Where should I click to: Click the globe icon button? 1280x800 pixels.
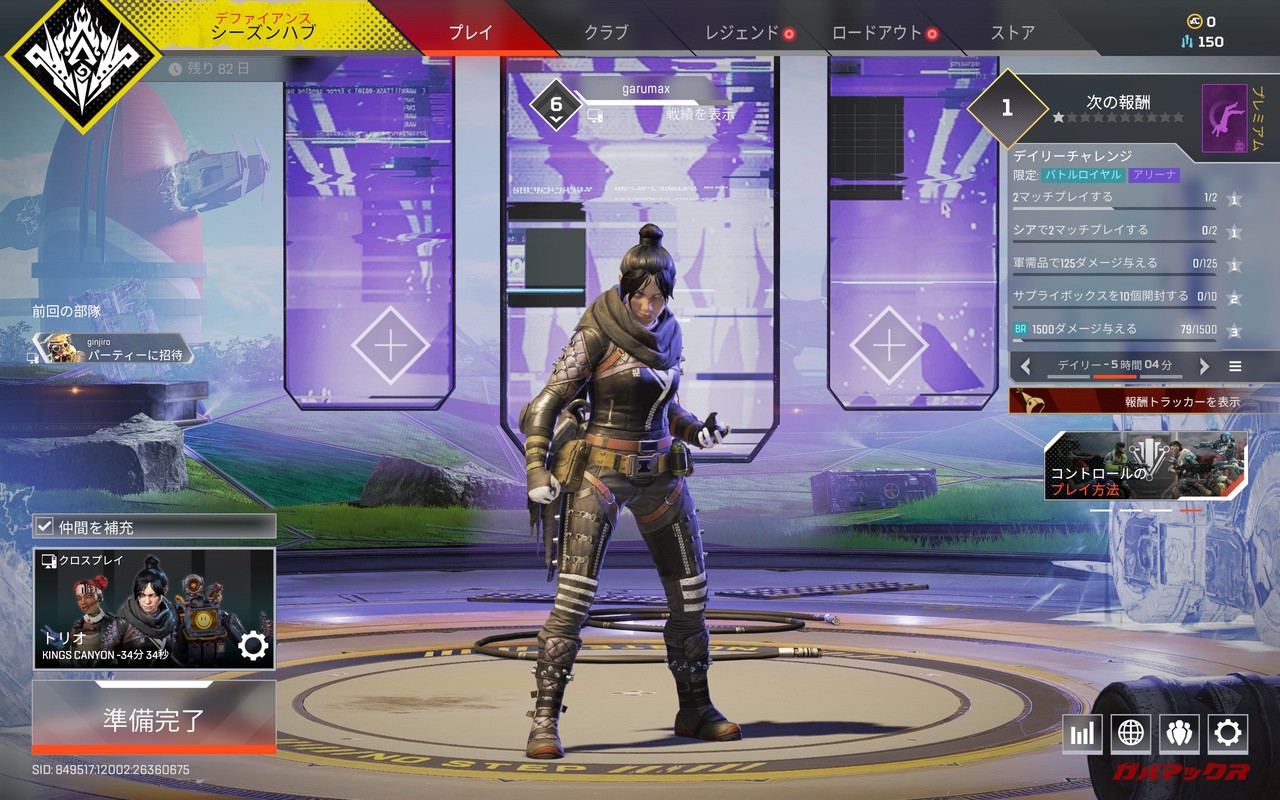tap(1131, 734)
